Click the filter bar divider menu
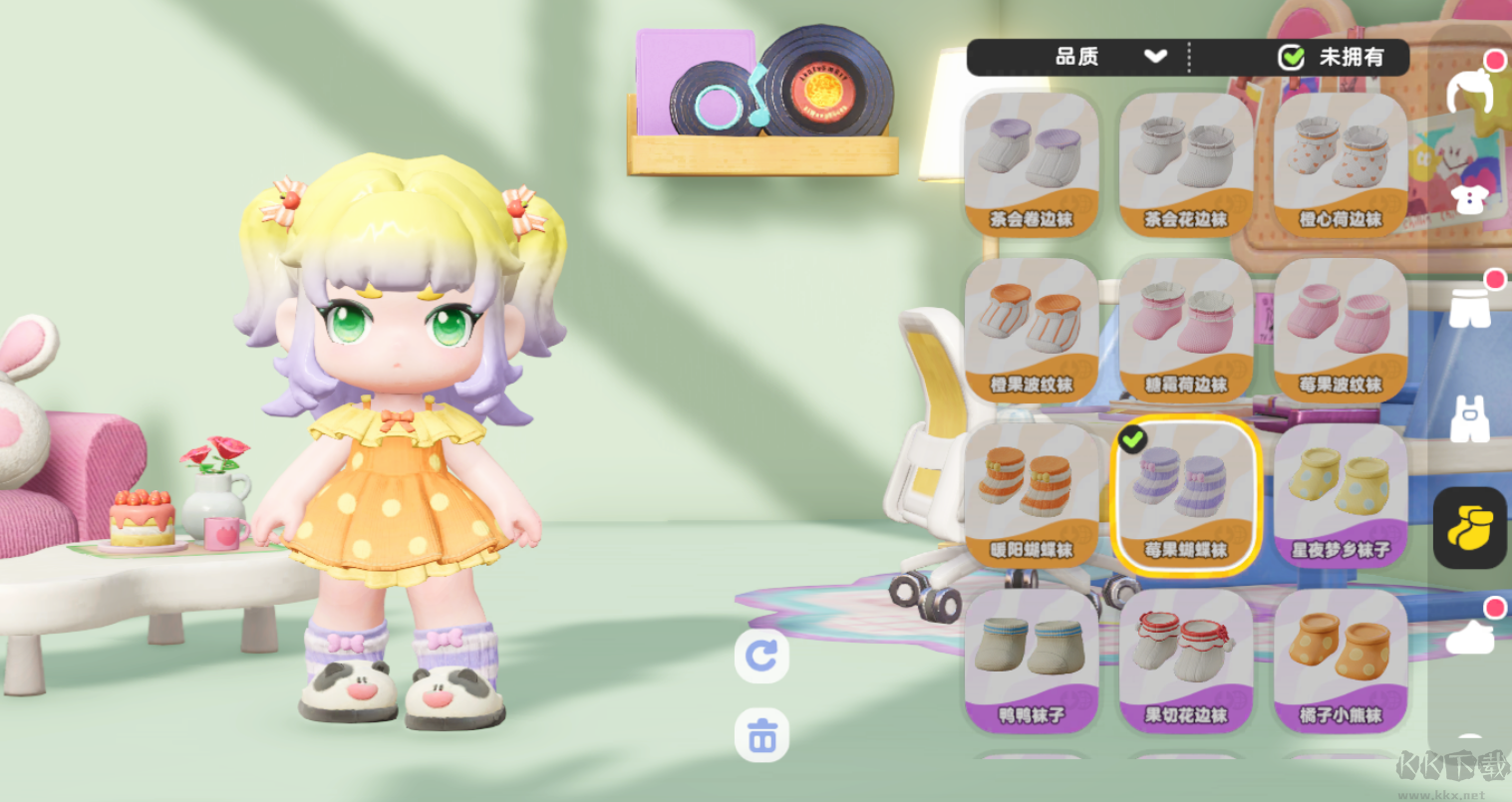Image resolution: width=1512 pixels, height=802 pixels. 1191,58
